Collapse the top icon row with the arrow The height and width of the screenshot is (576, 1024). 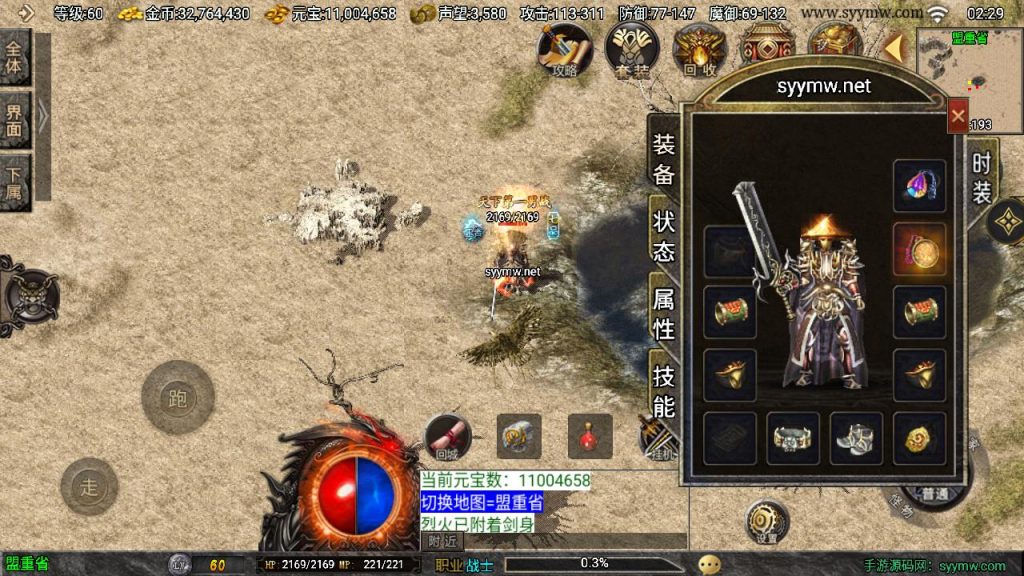[895, 45]
